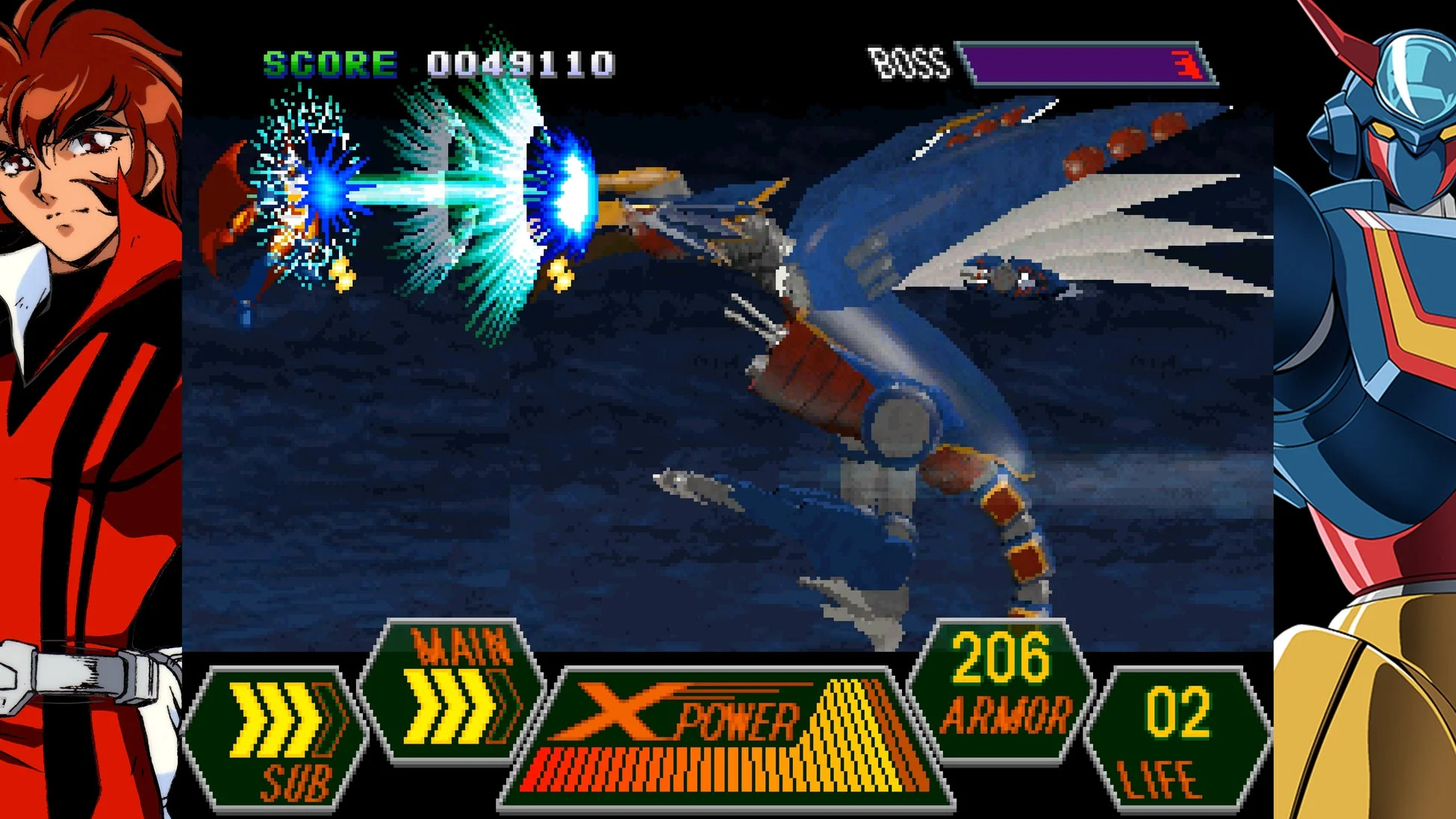Toggle the BOSS label visibility
Image resolution: width=1456 pixels, height=819 pixels.
tap(909, 63)
